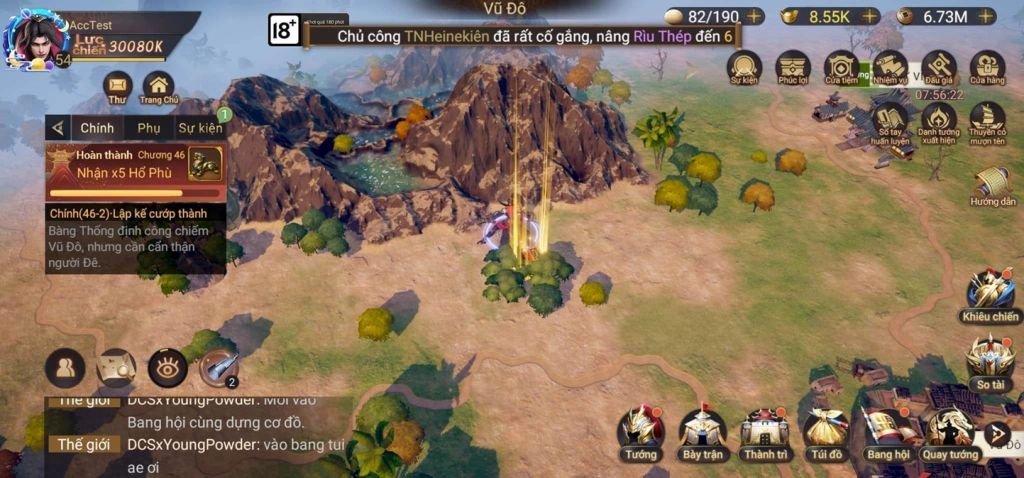The height and width of the screenshot is (478, 1024).
Task: Open the Bày trận formation screen
Action: (702, 430)
